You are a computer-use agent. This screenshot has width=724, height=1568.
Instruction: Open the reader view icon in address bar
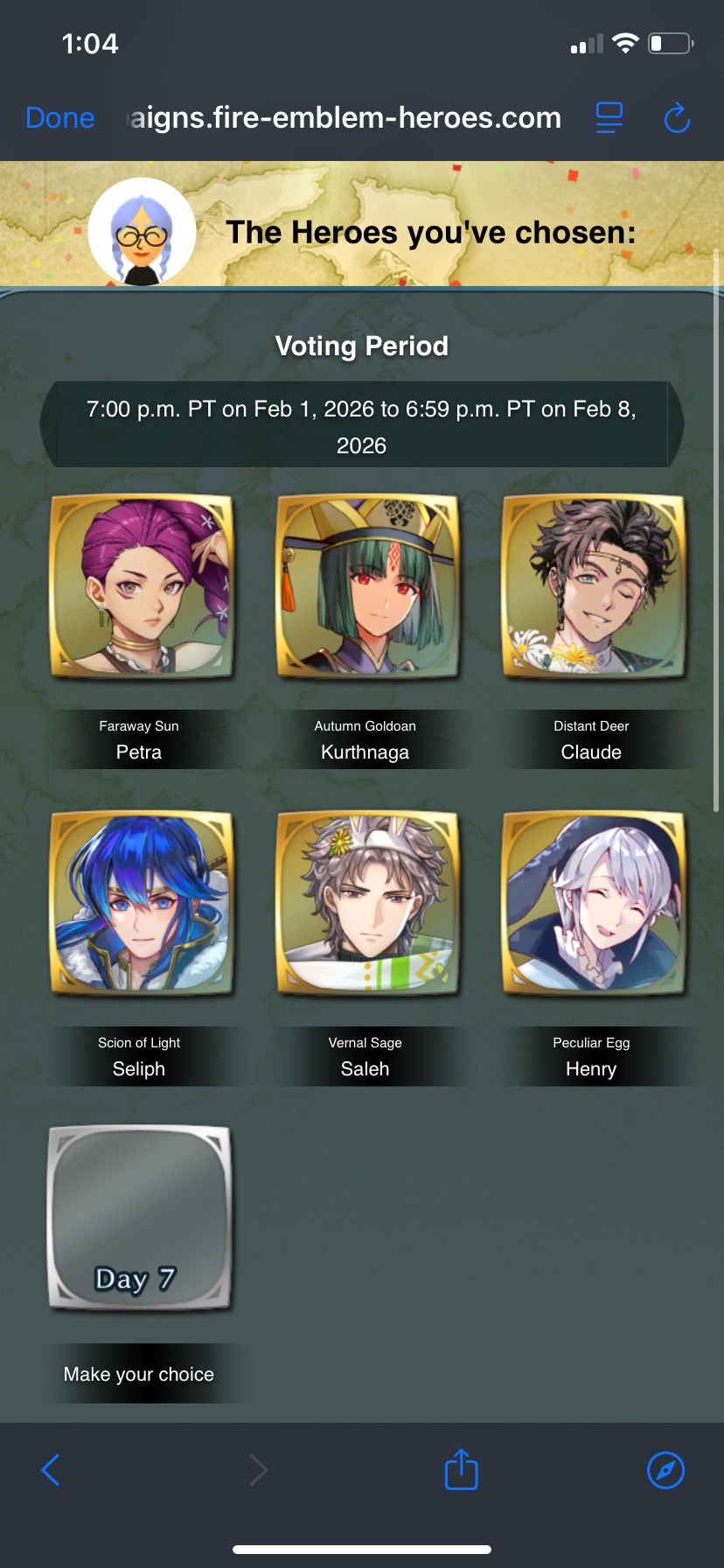click(609, 118)
